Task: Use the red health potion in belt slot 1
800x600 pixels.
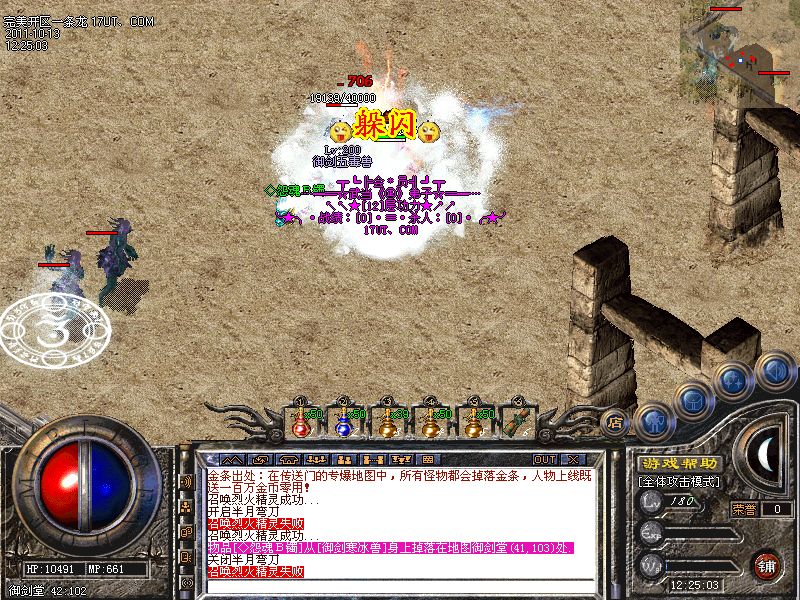Action: (x=300, y=424)
